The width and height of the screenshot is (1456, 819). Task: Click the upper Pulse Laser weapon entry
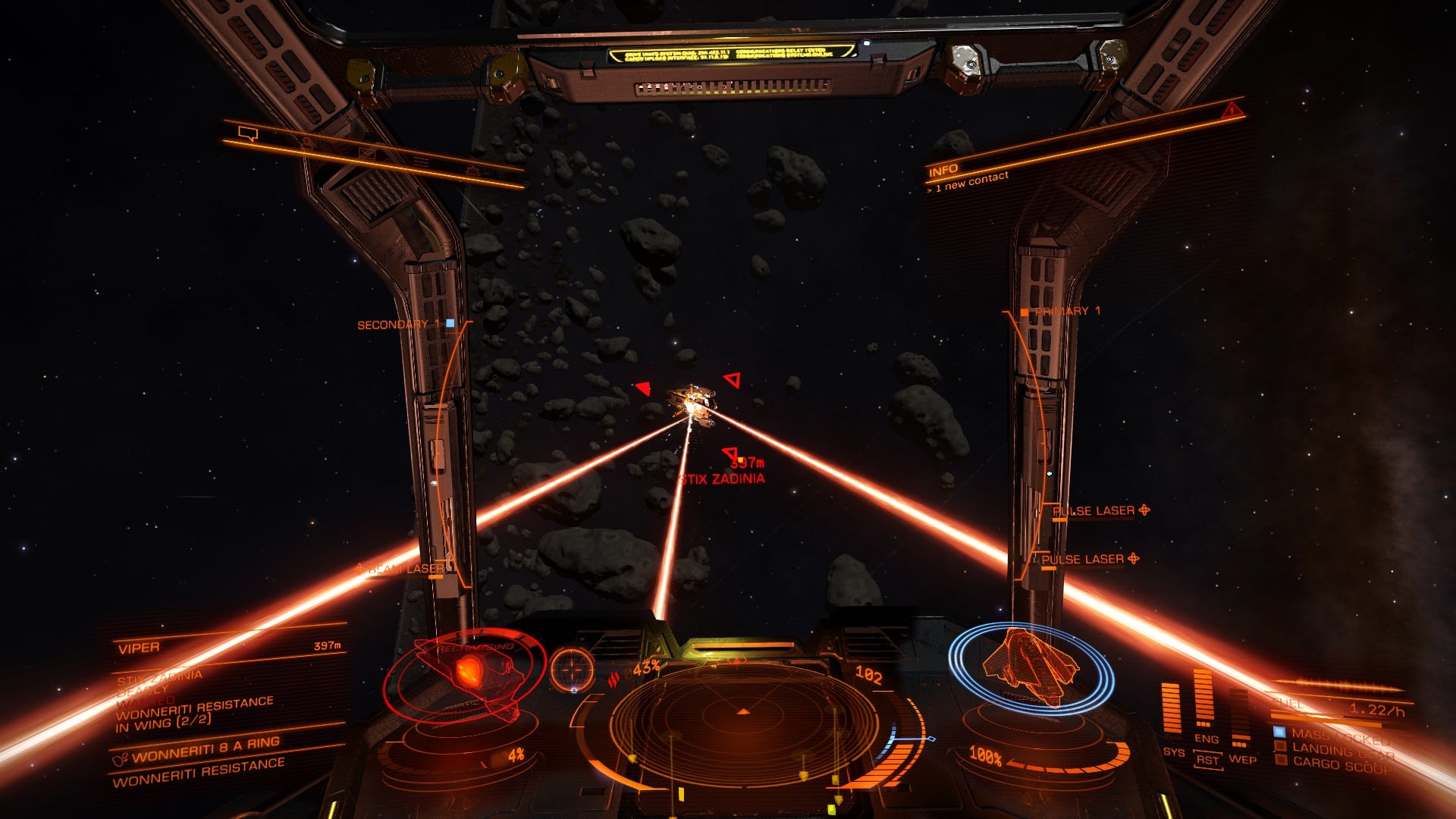pos(1093,511)
